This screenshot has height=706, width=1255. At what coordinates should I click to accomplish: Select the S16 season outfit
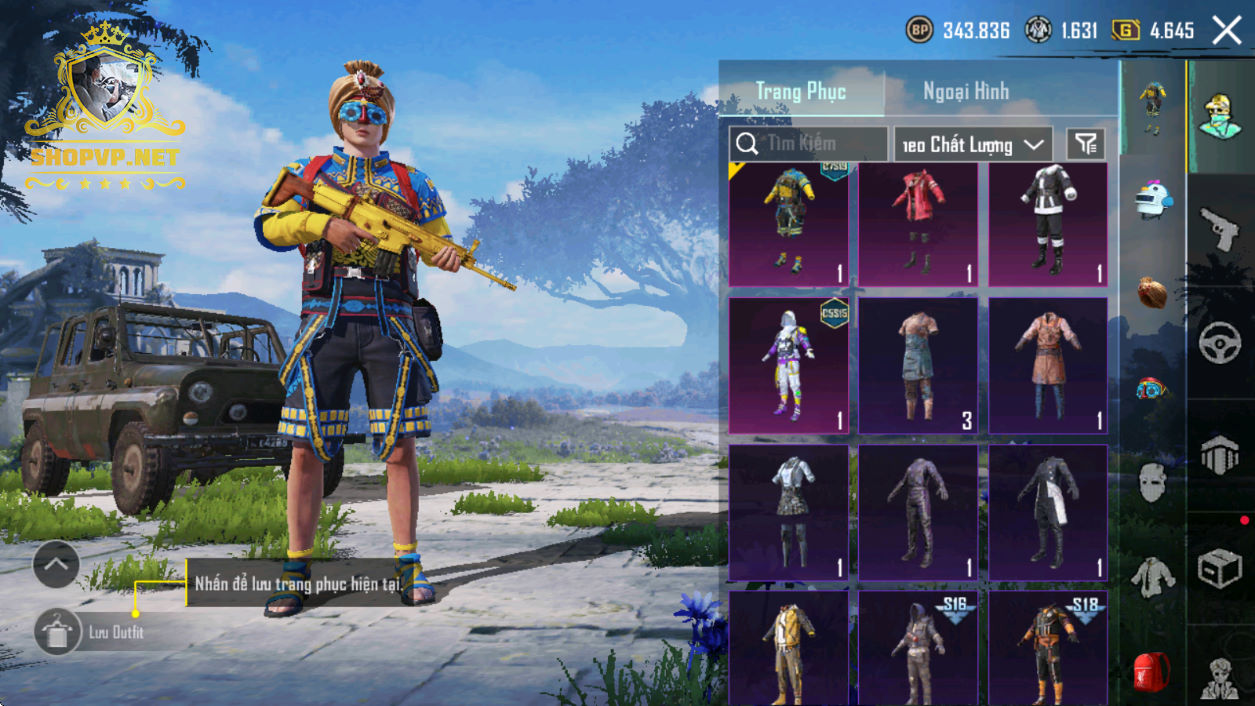click(918, 647)
